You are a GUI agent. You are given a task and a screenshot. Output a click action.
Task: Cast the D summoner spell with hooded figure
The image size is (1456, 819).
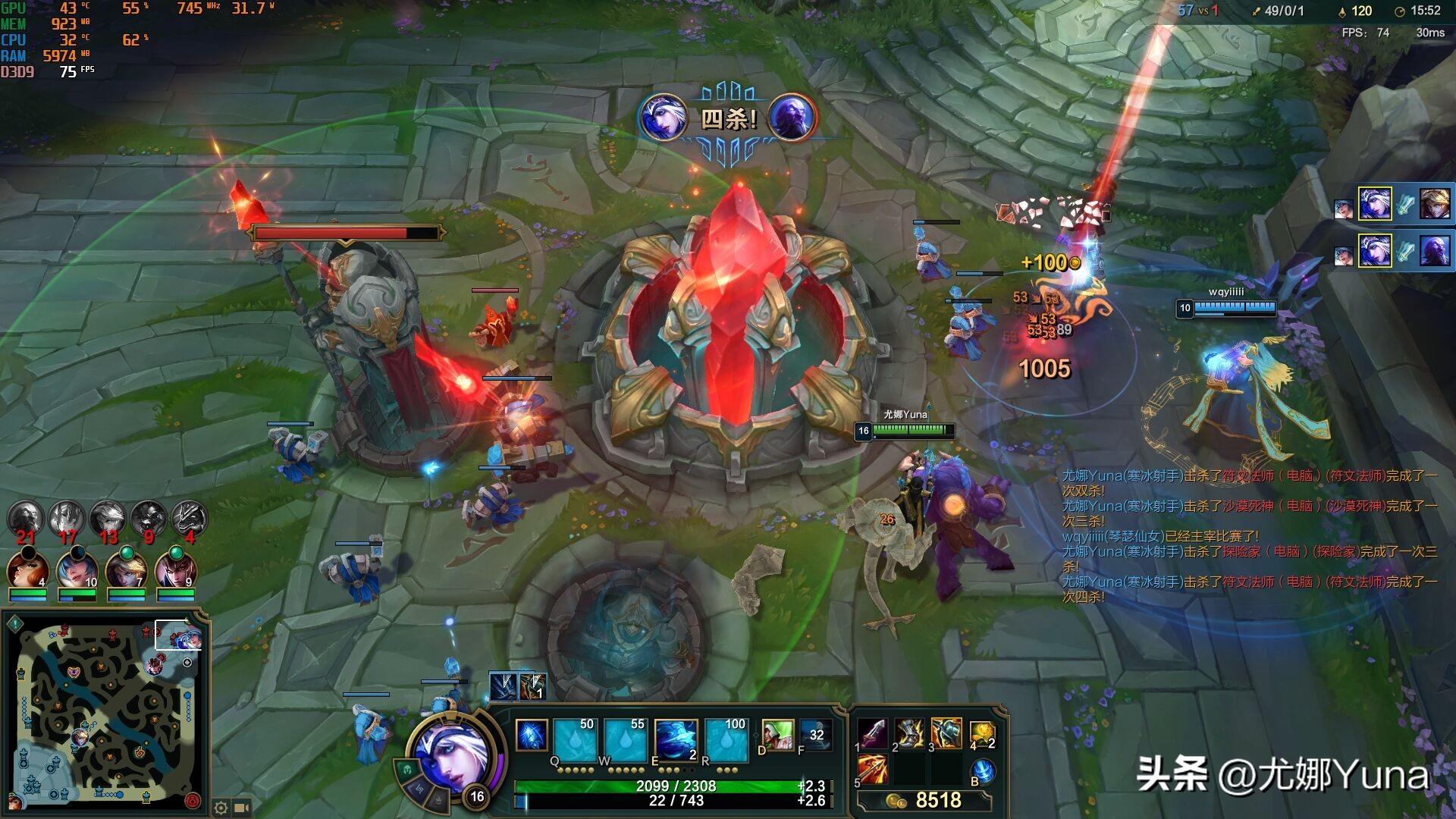tap(777, 736)
